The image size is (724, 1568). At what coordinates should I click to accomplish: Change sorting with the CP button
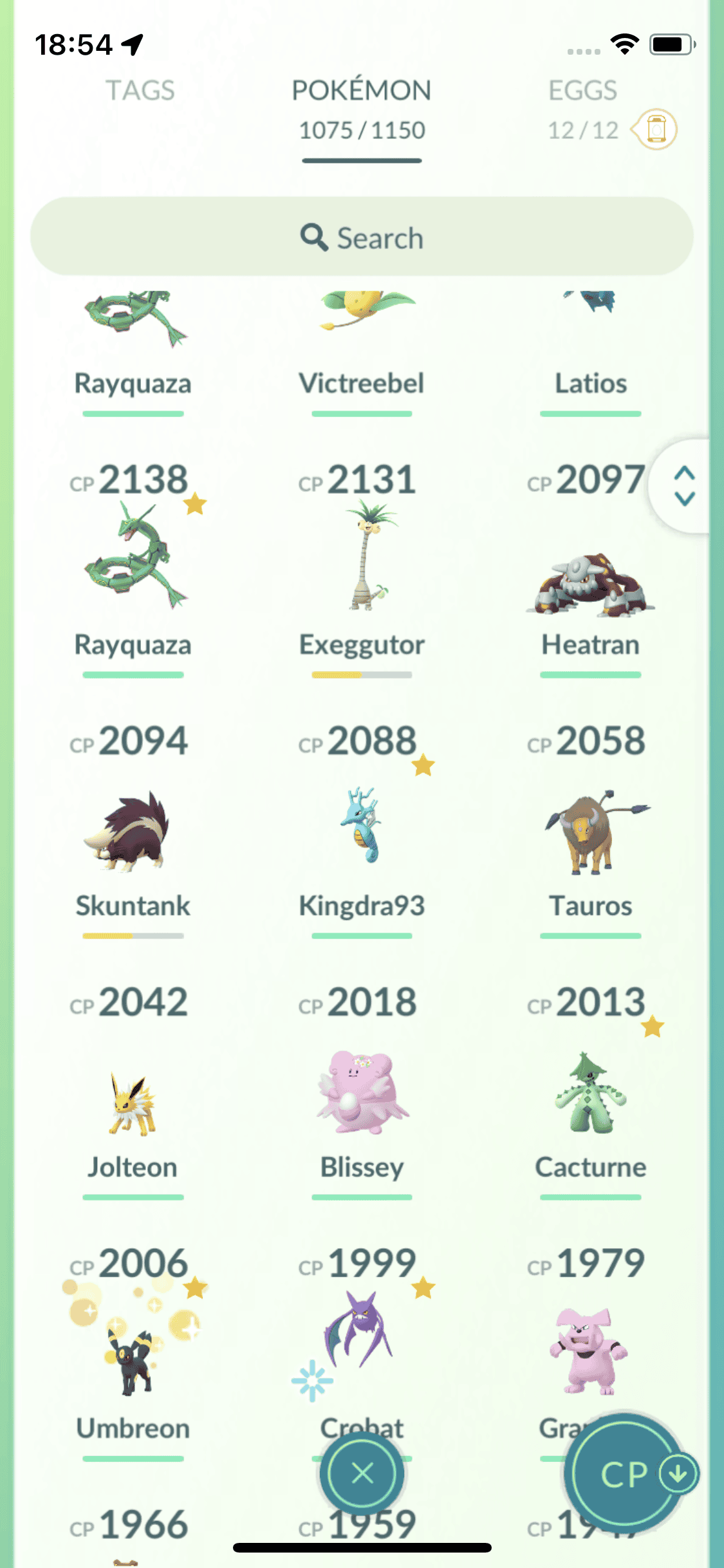(623, 1474)
